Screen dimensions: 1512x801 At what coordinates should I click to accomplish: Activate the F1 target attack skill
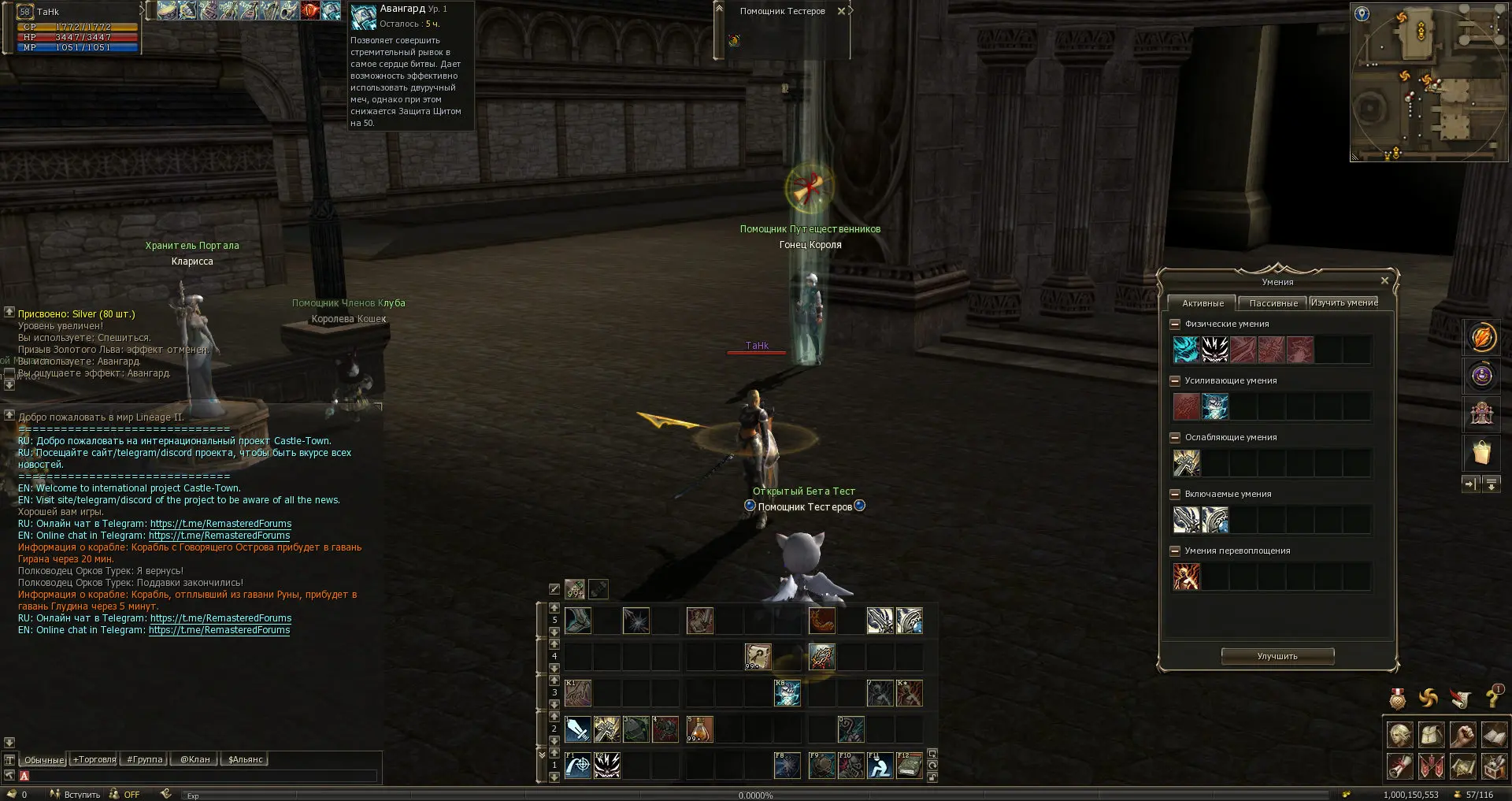[577, 766]
